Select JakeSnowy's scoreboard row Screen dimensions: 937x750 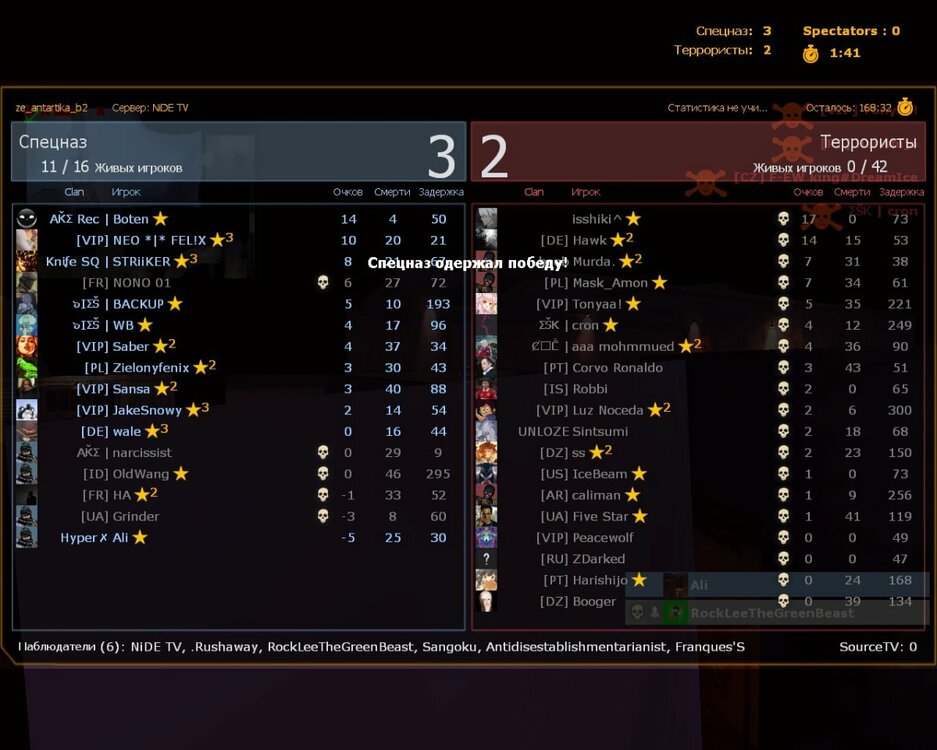coord(148,410)
